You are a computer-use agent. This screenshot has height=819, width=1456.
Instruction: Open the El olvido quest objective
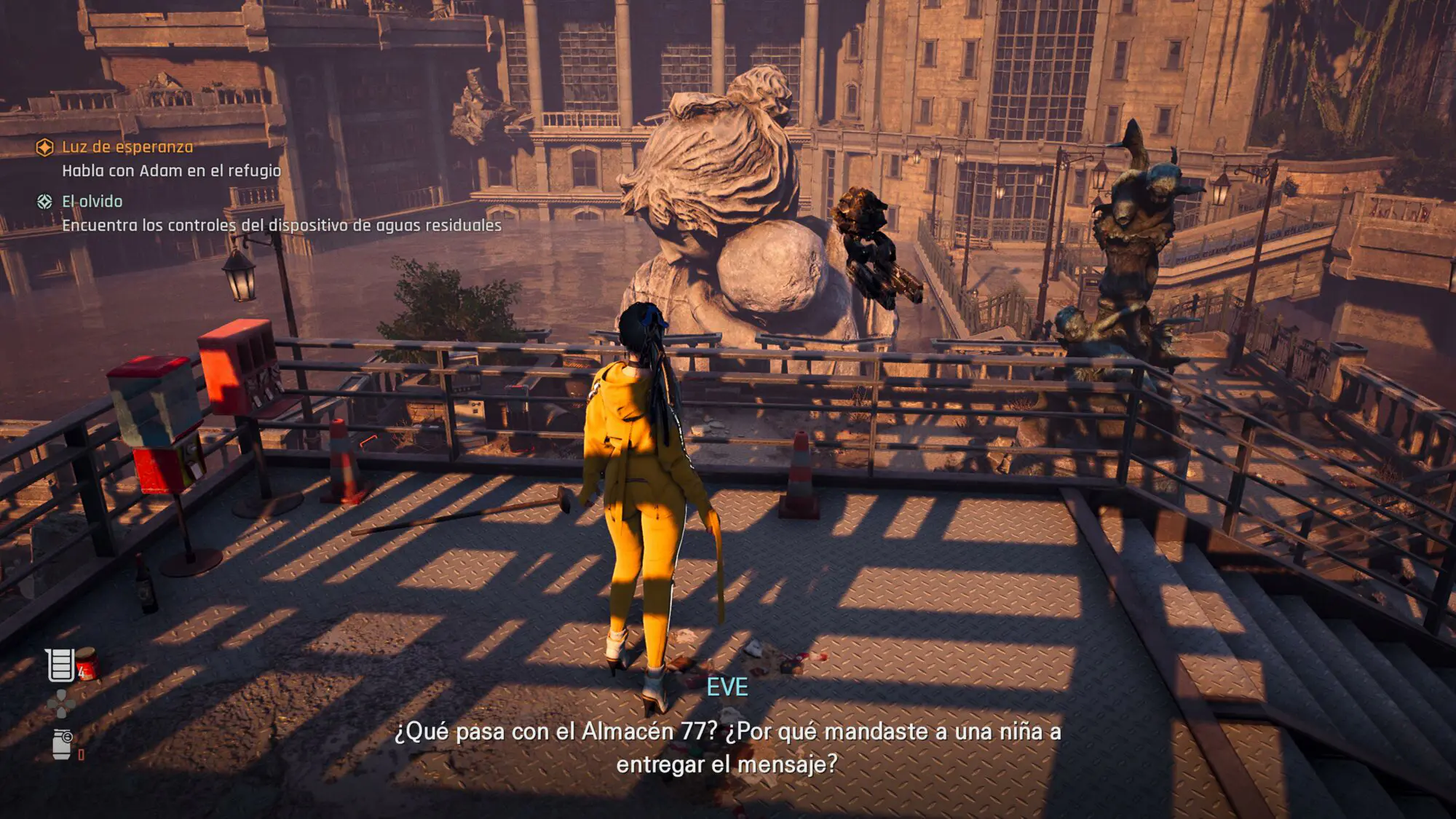pyautogui.click(x=92, y=202)
